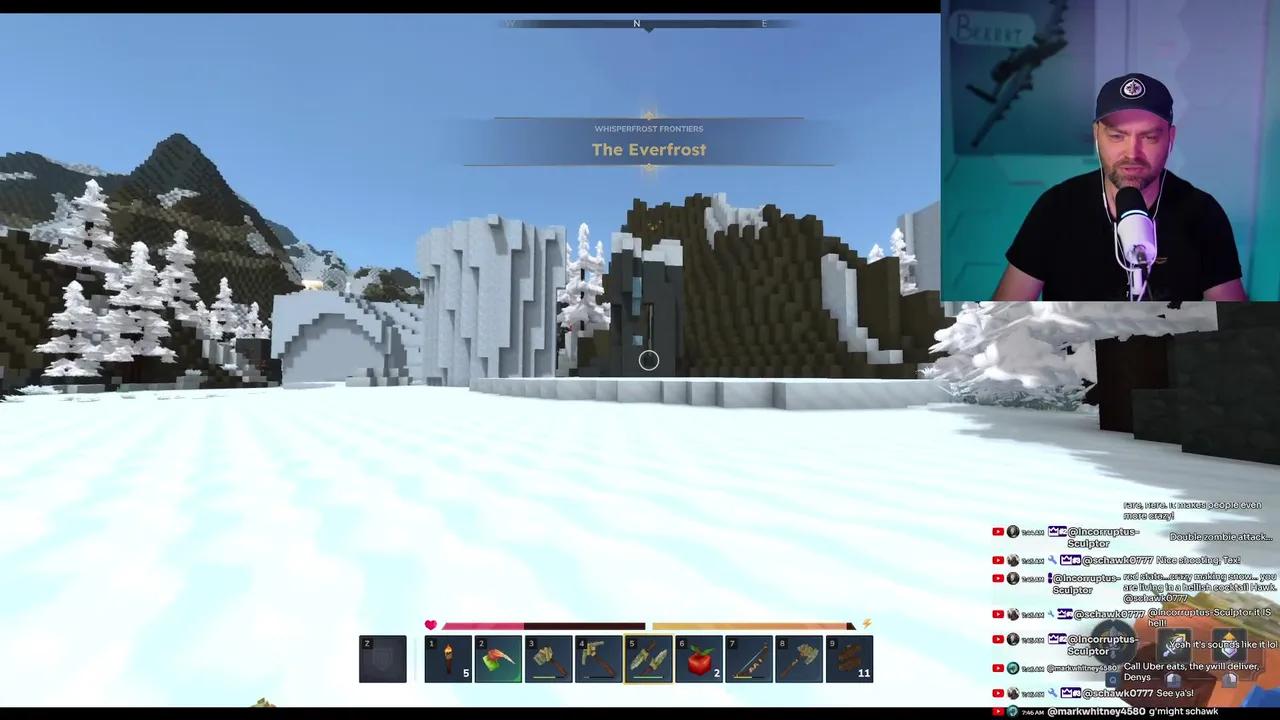Image resolution: width=1280 pixels, height=720 pixels.
Task: Click the lightning stamina icon near the hotbar
Action: [x=865, y=624]
